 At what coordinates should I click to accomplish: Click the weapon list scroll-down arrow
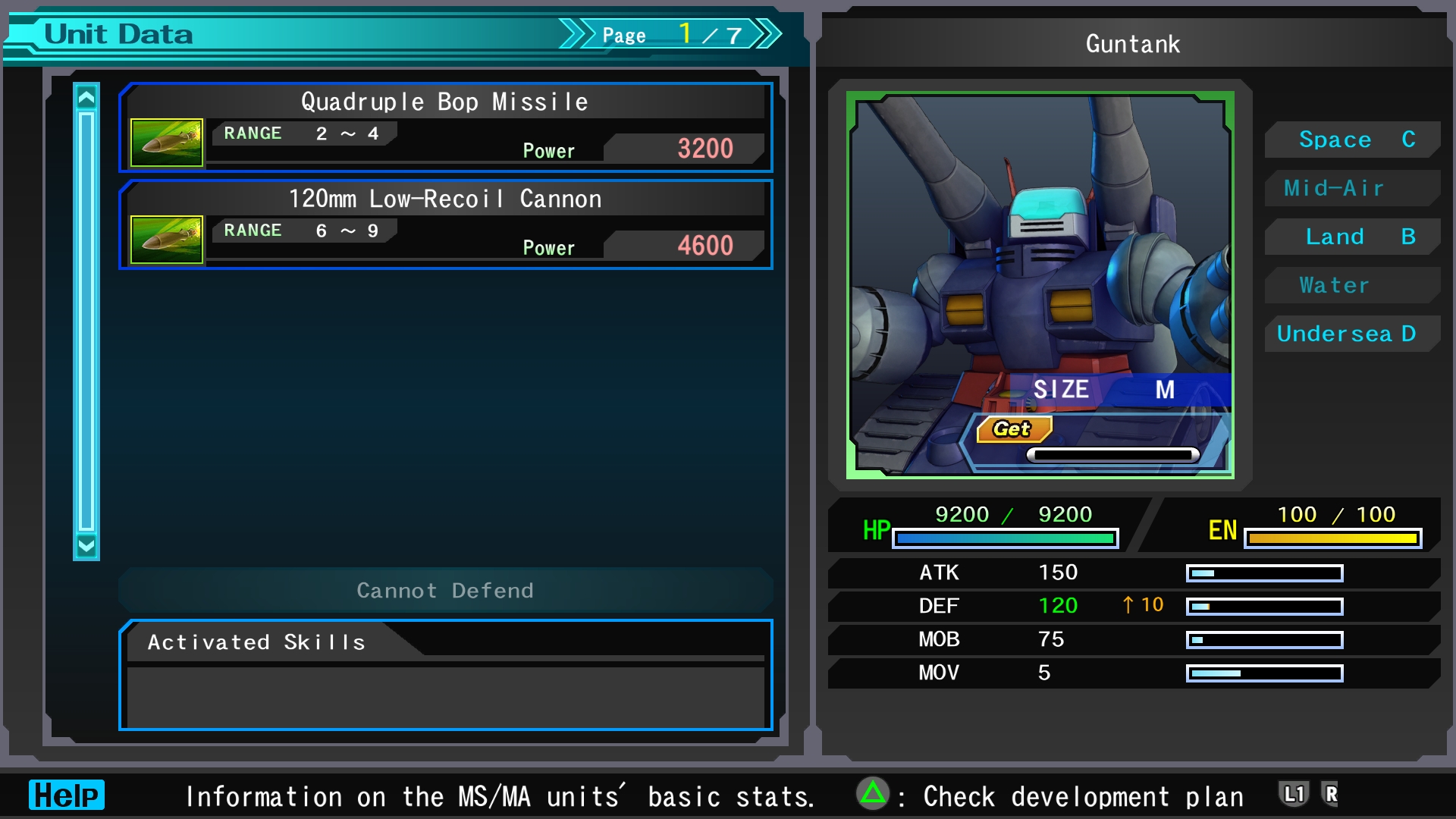click(86, 545)
